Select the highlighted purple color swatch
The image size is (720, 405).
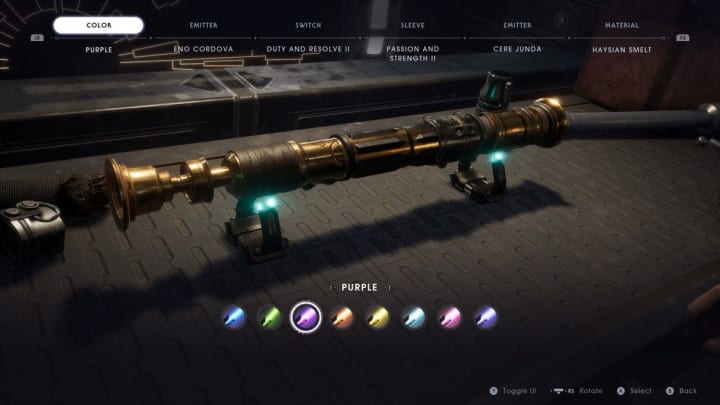pyautogui.click(x=305, y=318)
